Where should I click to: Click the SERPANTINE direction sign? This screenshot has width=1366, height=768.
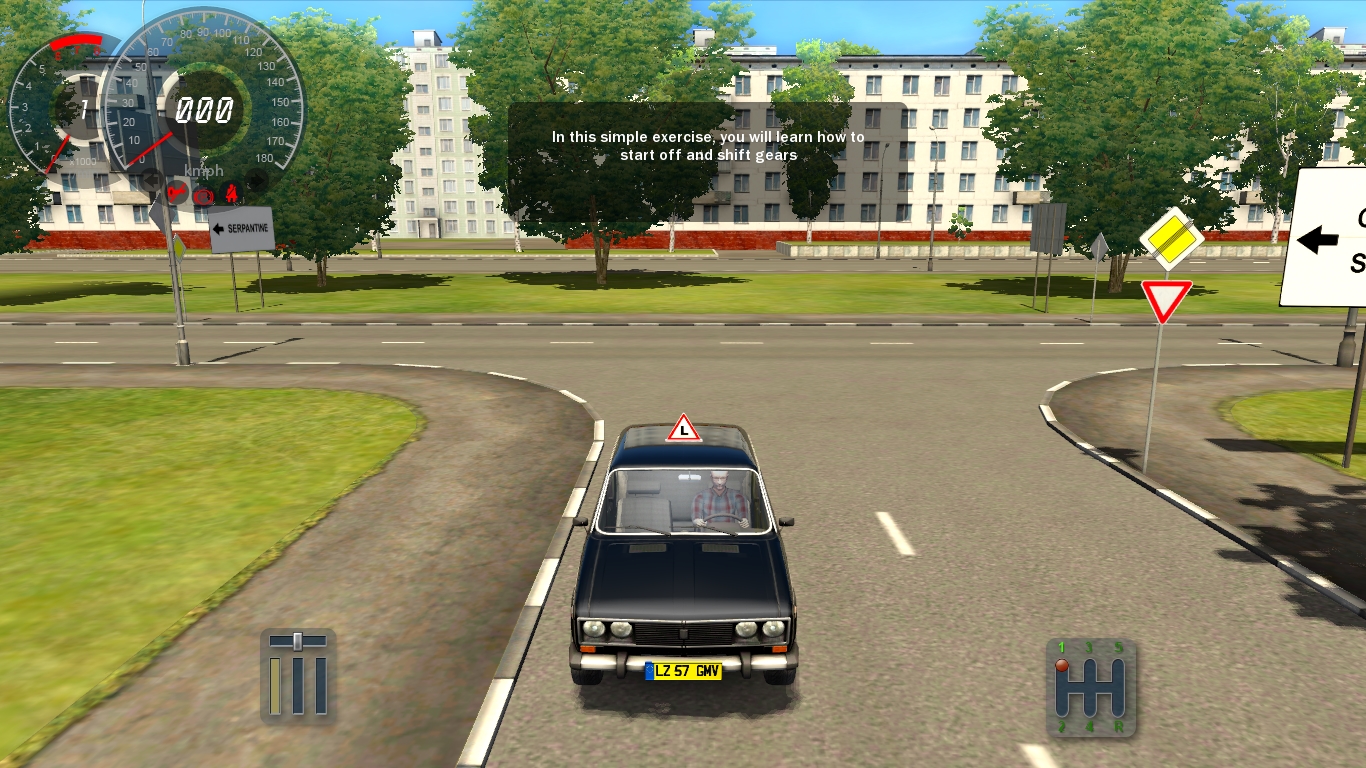pos(240,229)
